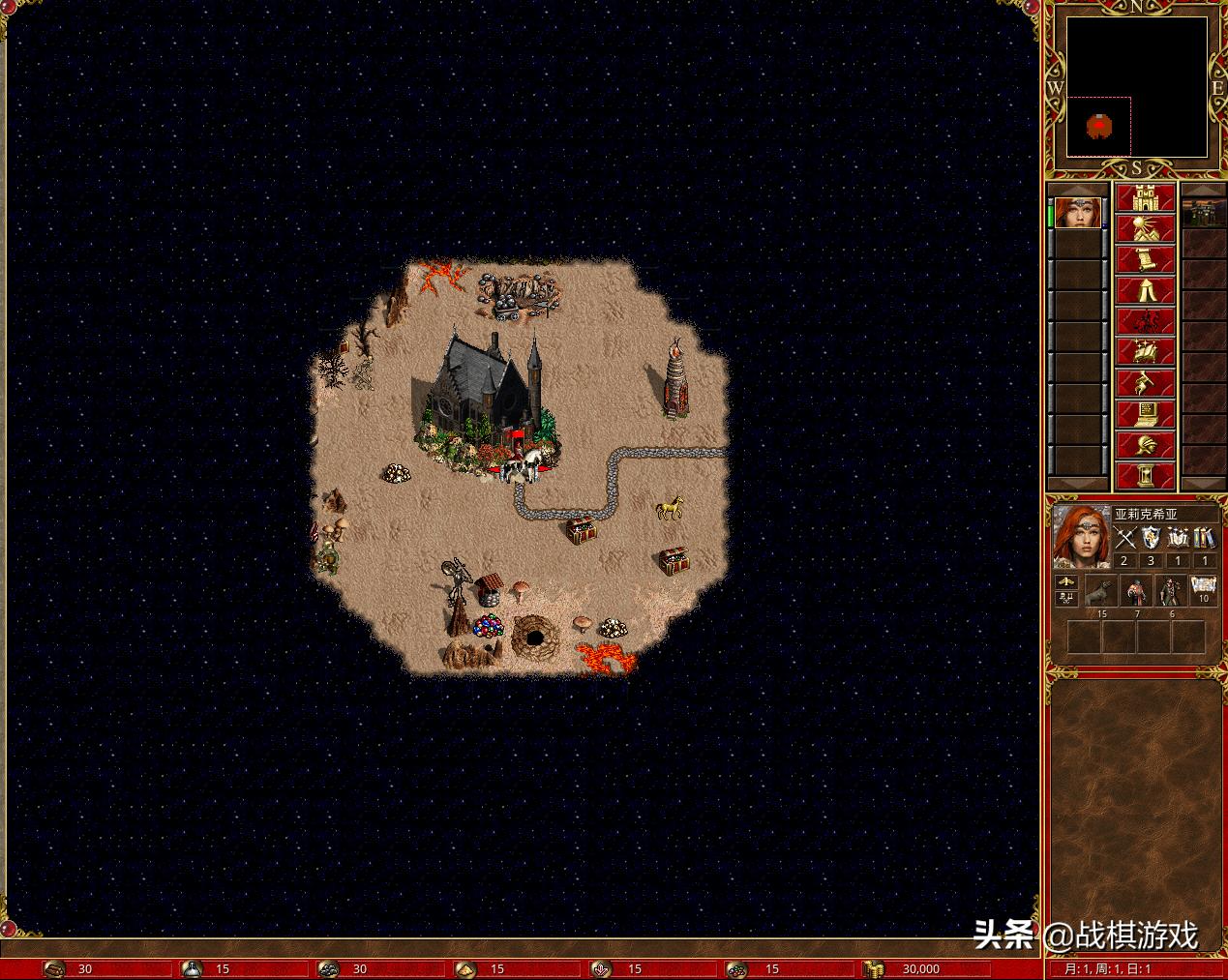Select the hound creature stack of 15
Image resolution: width=1228 pixels, height=980 pixels.
[1101, 591]
